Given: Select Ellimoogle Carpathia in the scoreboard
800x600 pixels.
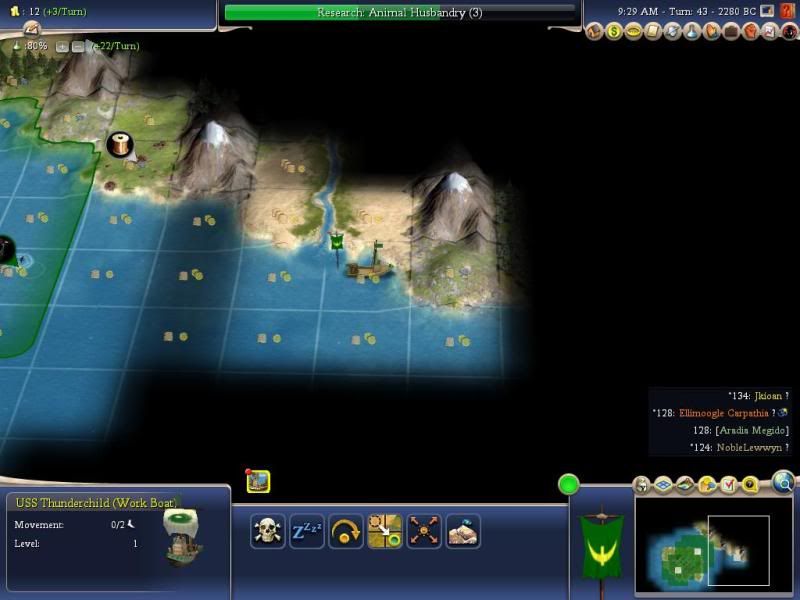Looking at the screenshot, I should 726,413.
